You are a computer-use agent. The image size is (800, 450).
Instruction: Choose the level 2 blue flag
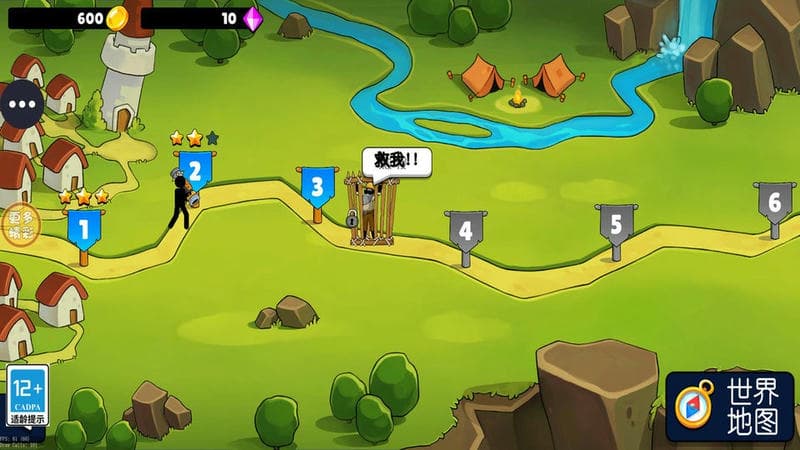[x=196, y=171]
